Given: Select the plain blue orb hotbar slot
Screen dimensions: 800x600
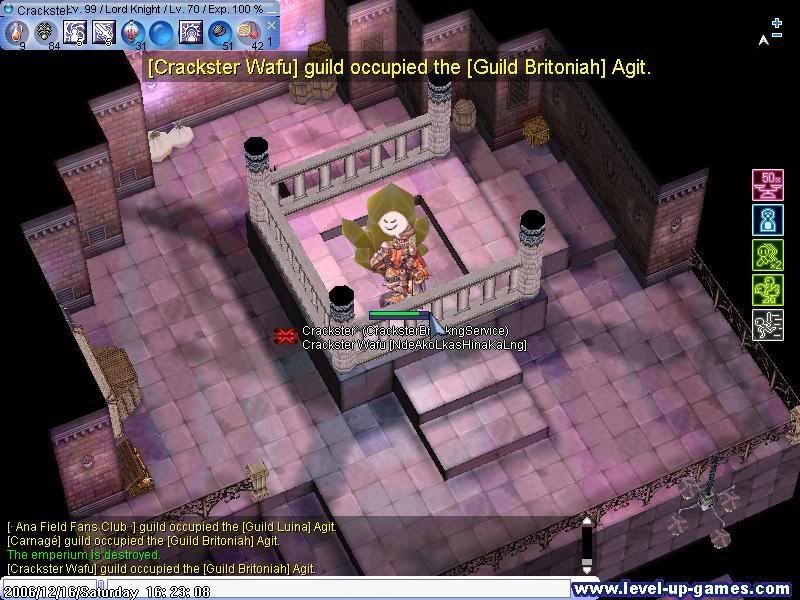Looking at the screenshot, I should pyautogui.click(x=162, y=32).
